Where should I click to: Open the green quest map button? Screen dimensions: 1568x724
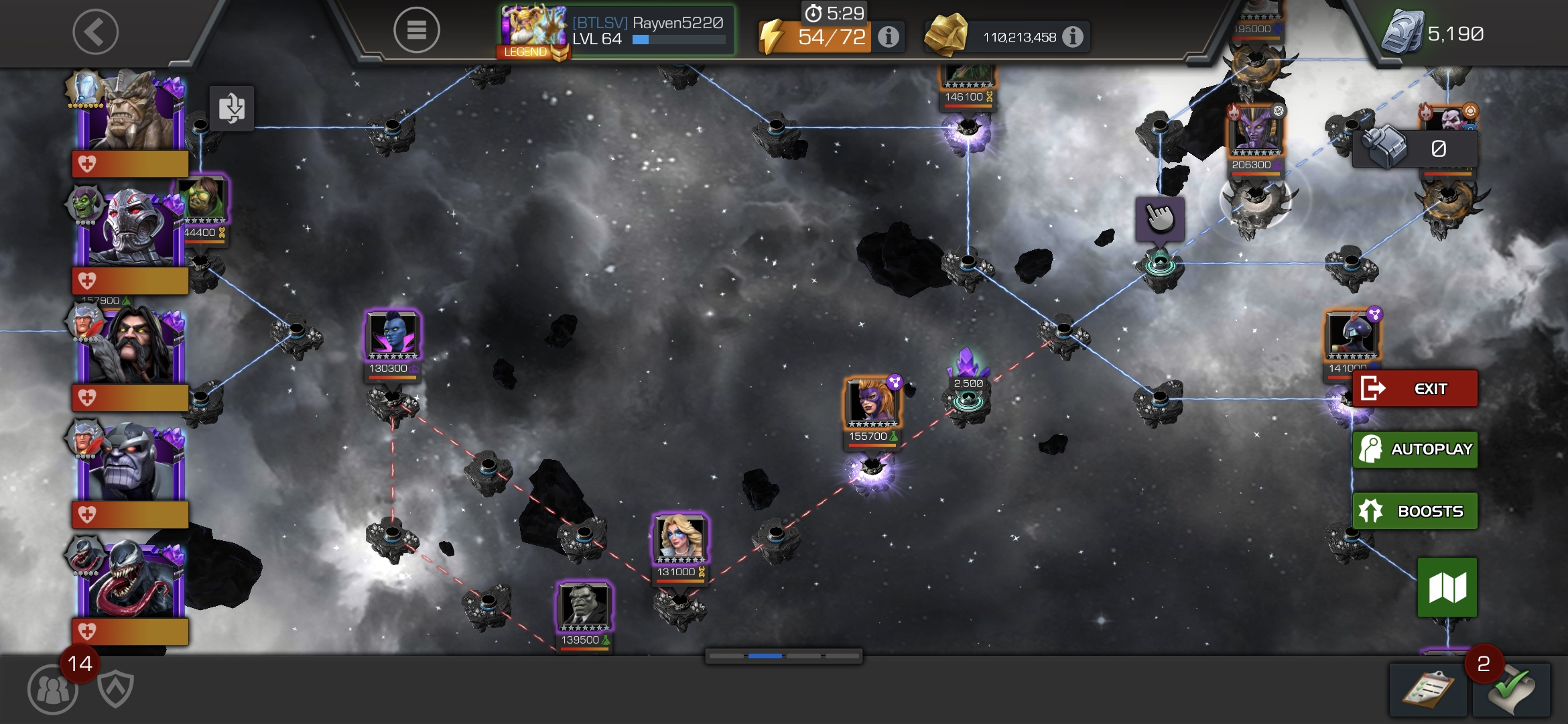coord(1447,587)
